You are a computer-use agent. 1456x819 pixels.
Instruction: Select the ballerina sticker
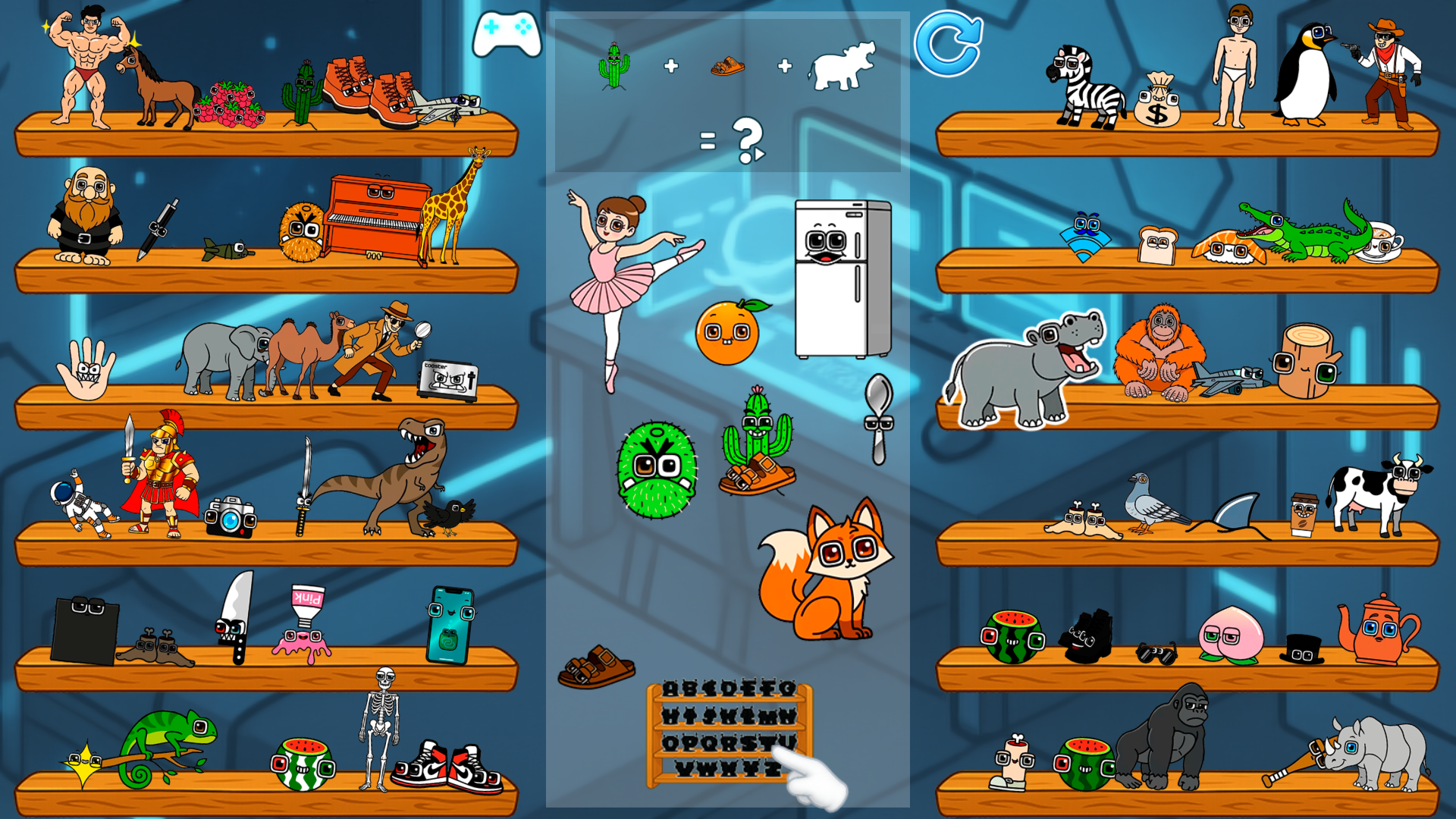click(x=616, y=281)
